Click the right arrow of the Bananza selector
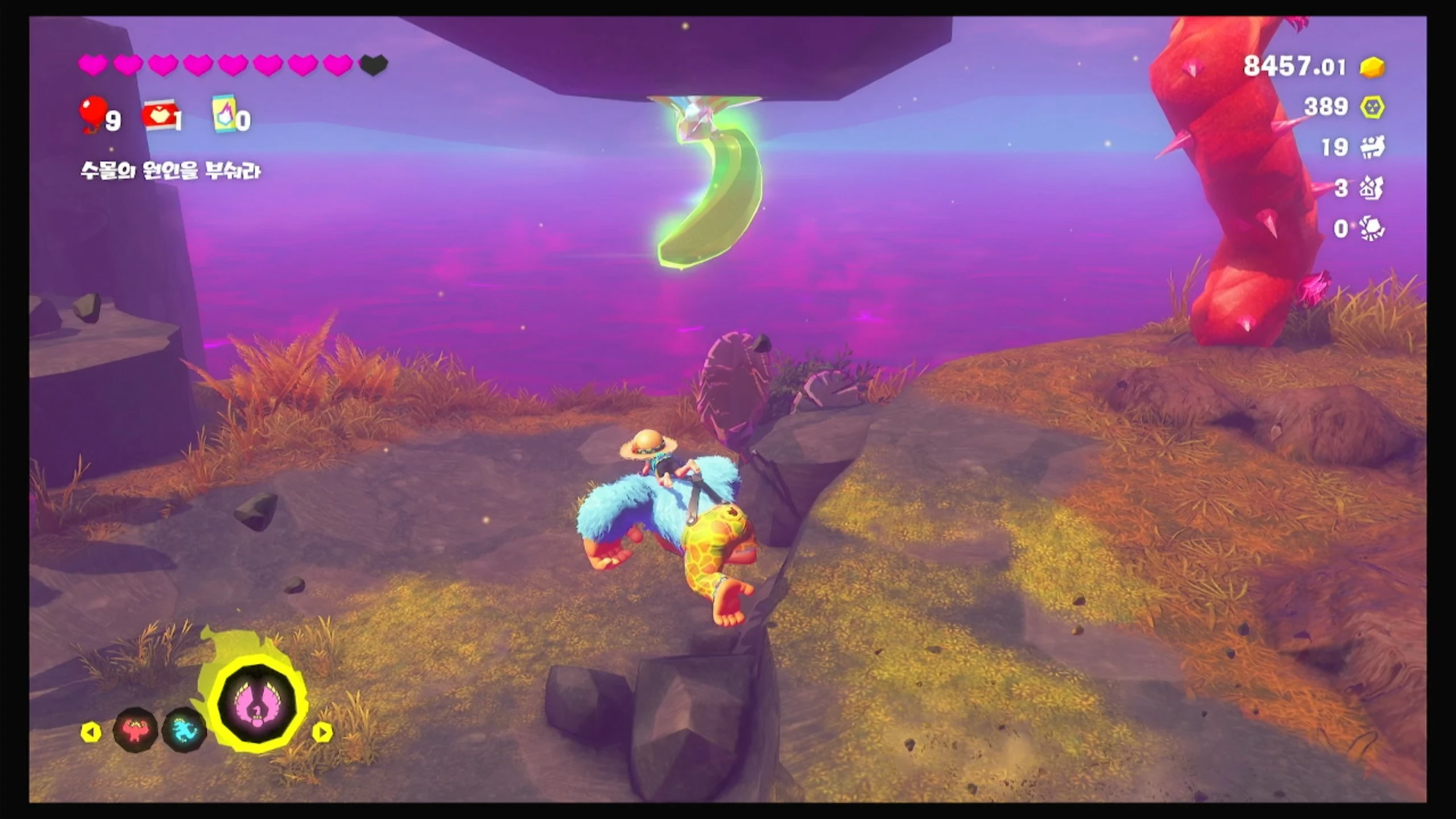 click(x=322, y=732)
